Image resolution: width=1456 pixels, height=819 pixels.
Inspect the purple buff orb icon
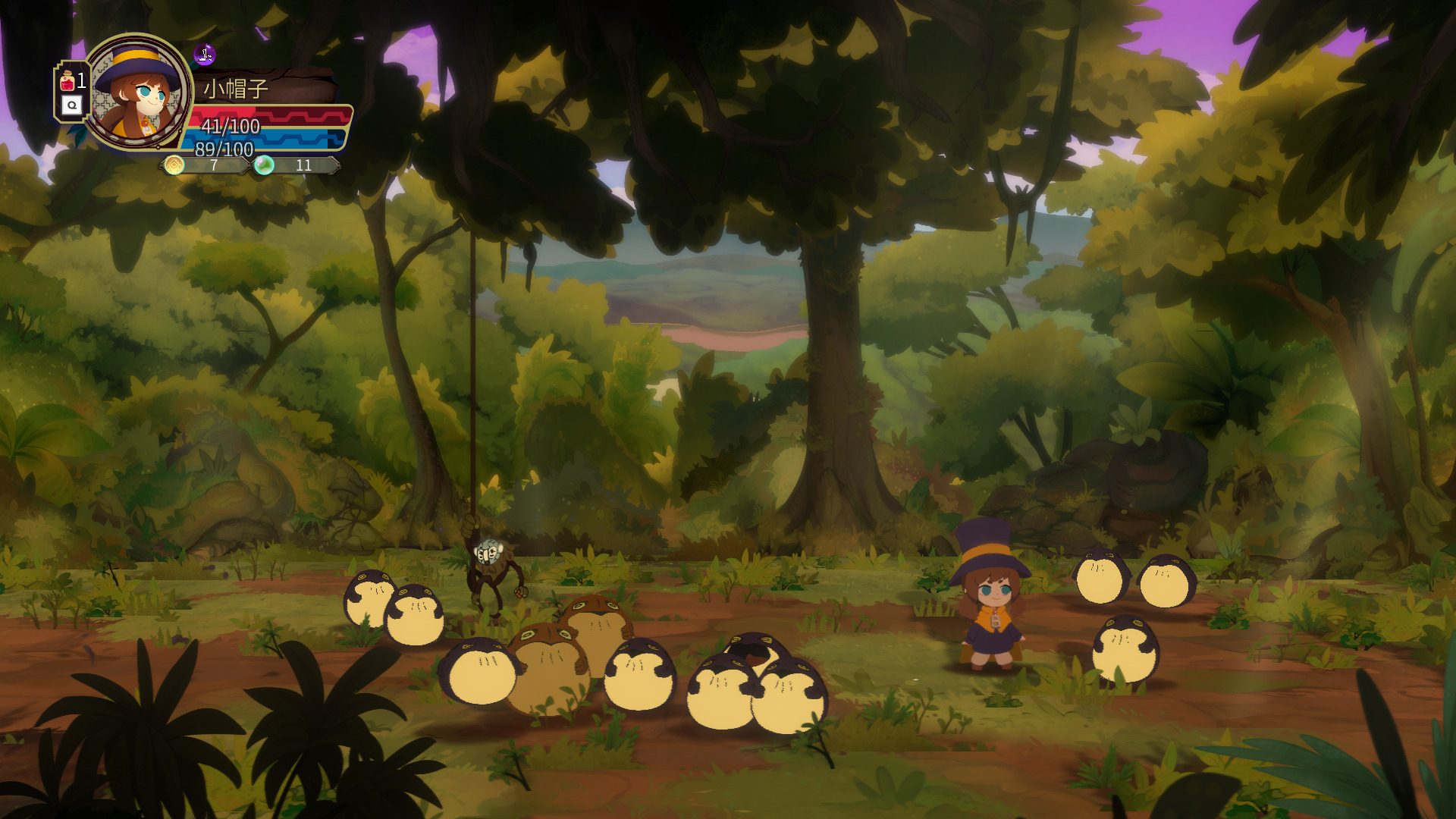pyautogui.click(x=205, y=55)
